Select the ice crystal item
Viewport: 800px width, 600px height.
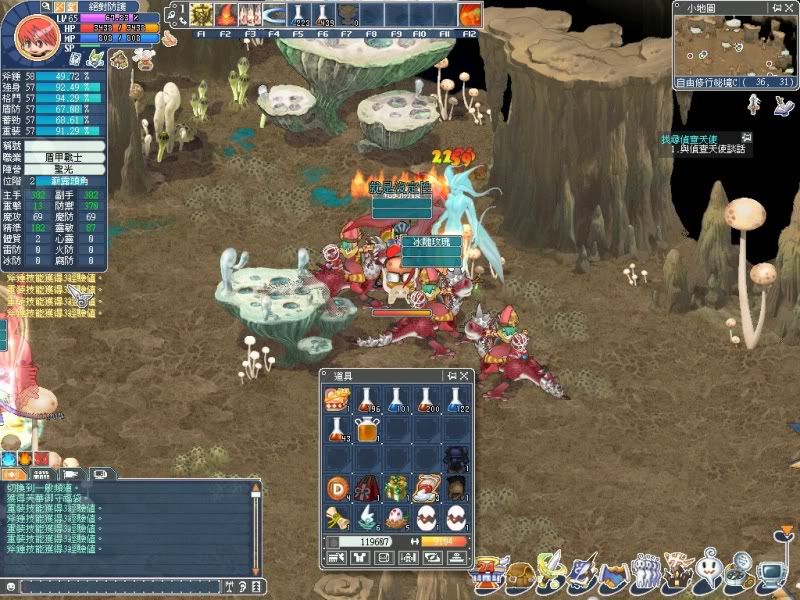pyautogui.click(x=367, y=518)
